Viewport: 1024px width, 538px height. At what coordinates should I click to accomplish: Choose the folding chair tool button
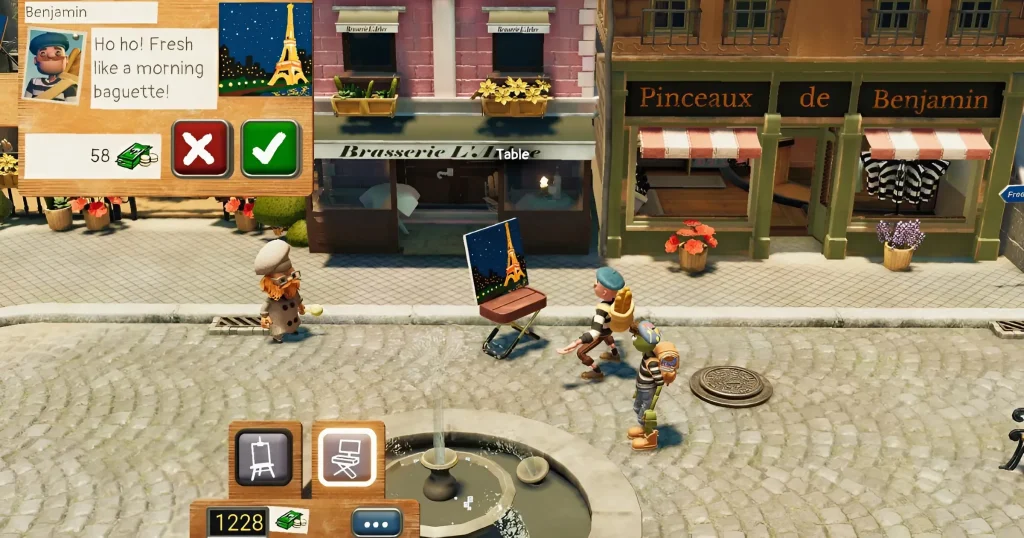347,458
